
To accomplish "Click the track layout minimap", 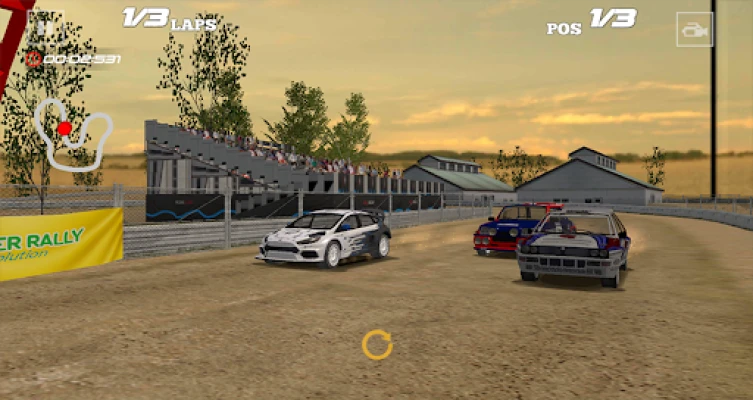I will pos(71,130).
